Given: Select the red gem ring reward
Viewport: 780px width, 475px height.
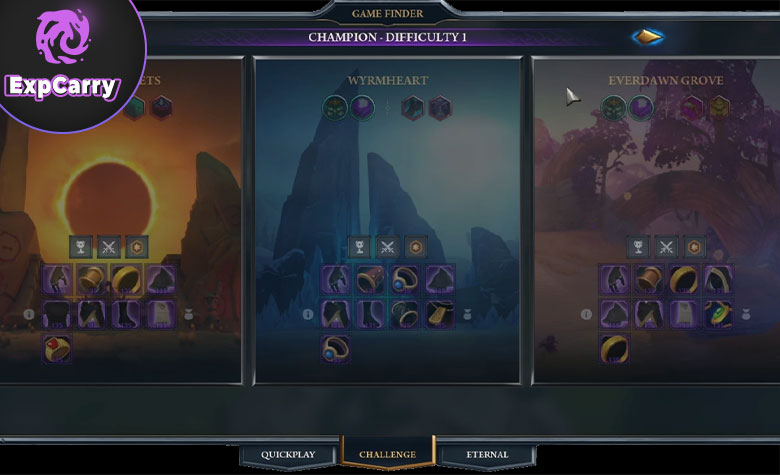Looking at the screenshot, I should coord(57,348).
